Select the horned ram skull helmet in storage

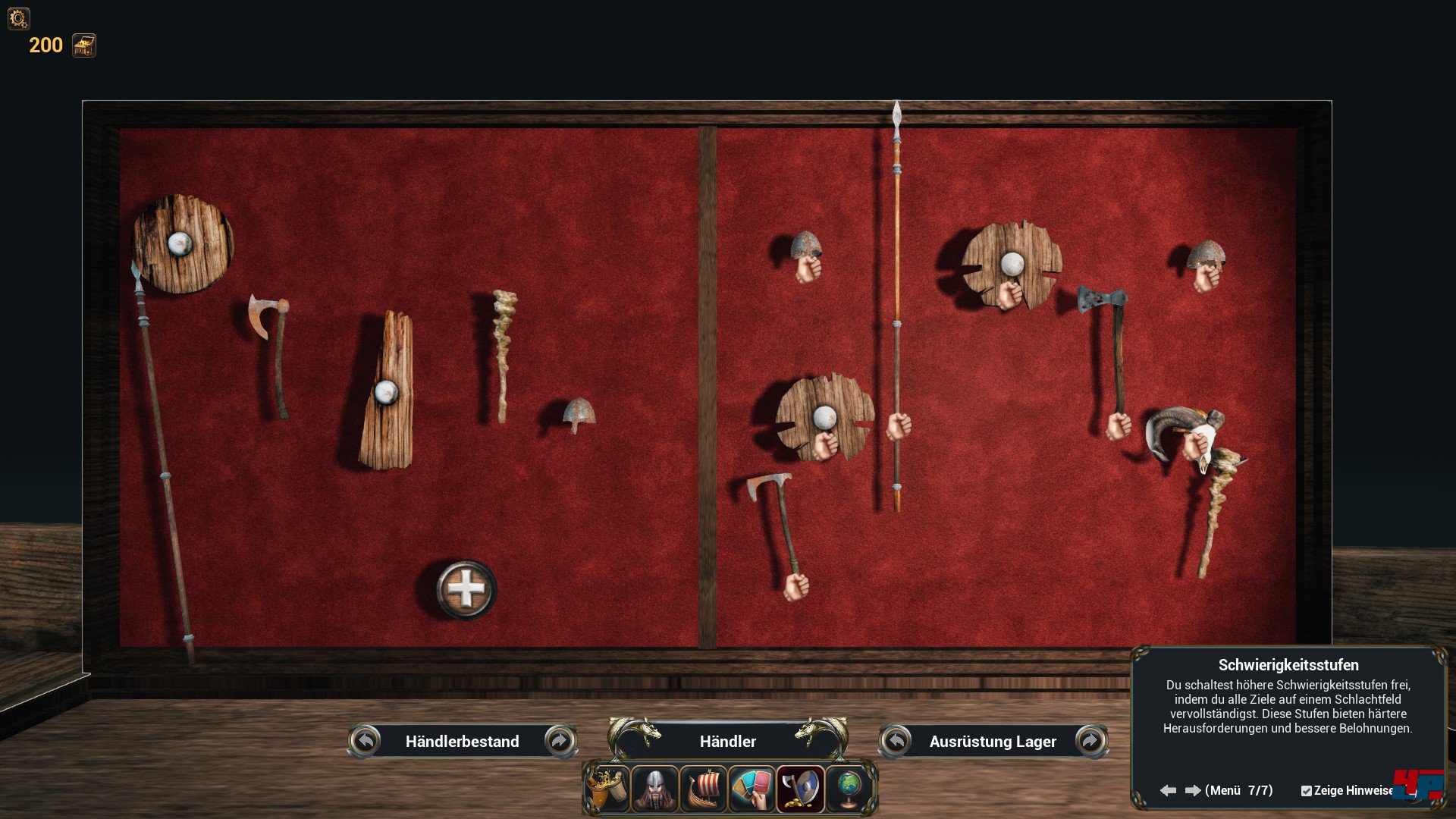click(x=1183, y=431)
